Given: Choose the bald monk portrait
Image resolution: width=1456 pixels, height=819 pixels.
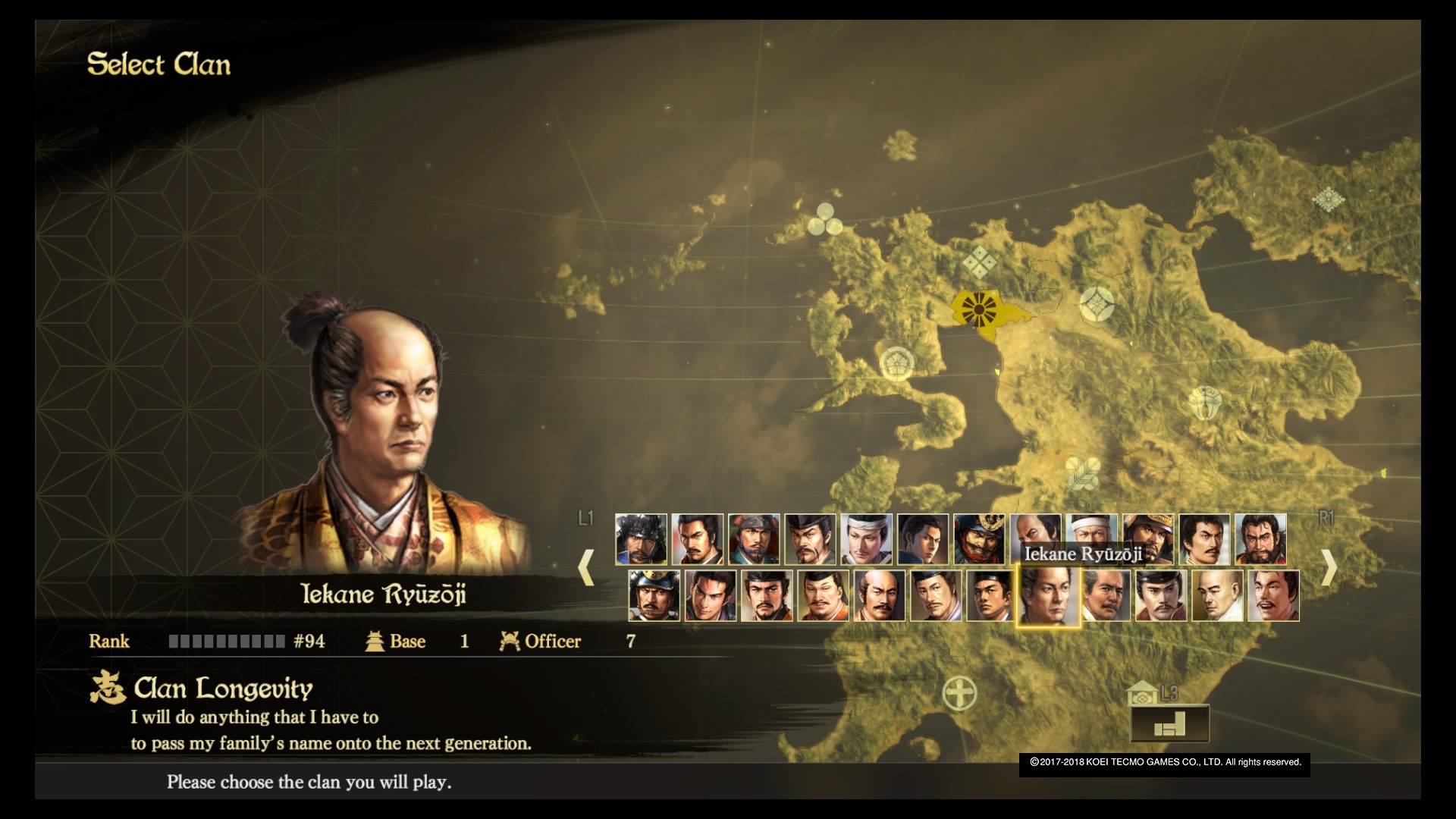Looking at the screenshot, I should [x=1217, y=596].
